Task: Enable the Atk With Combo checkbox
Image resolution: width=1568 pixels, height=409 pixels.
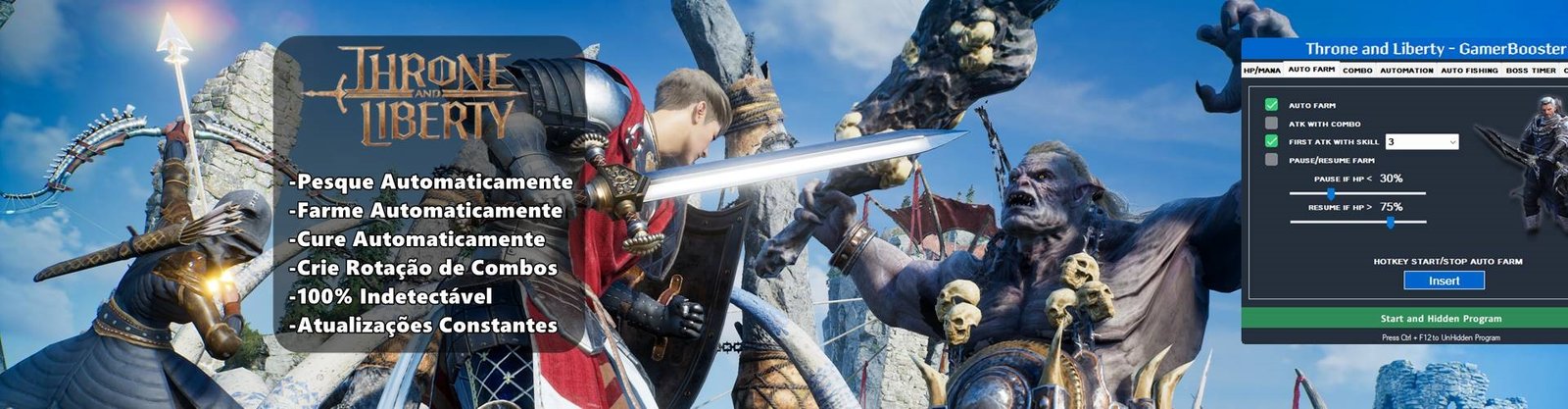Action: pos(1271,124)
